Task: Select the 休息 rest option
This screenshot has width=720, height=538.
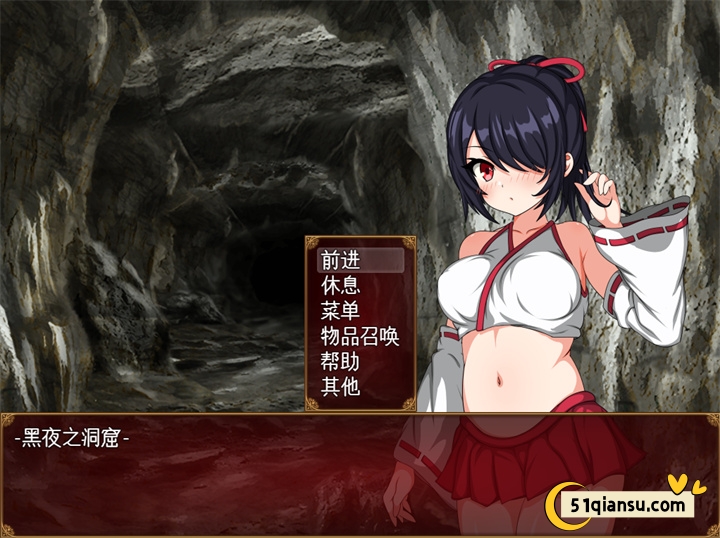Action: coord(340,285)
